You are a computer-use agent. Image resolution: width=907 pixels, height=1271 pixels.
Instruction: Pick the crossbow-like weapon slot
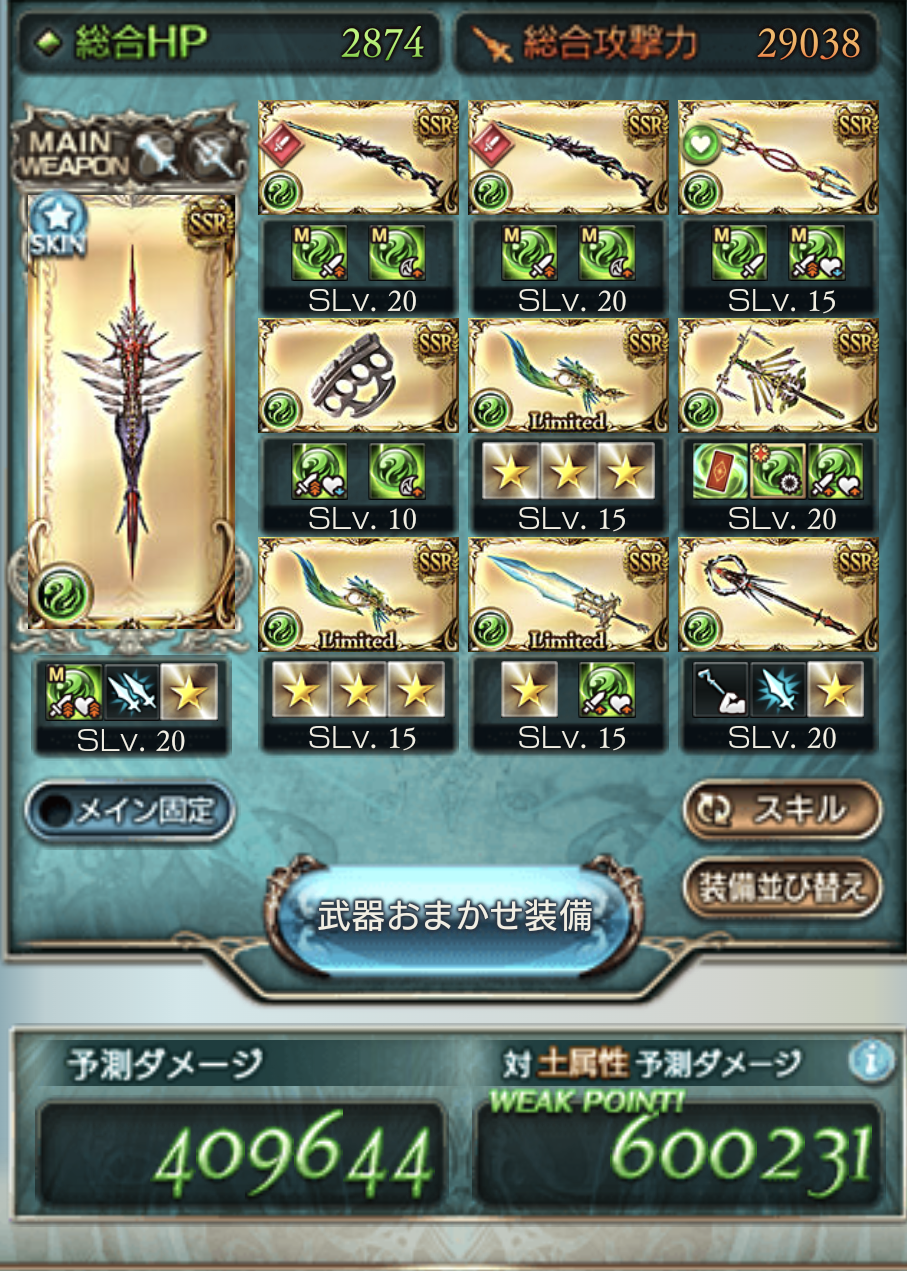tap(779, 376)
